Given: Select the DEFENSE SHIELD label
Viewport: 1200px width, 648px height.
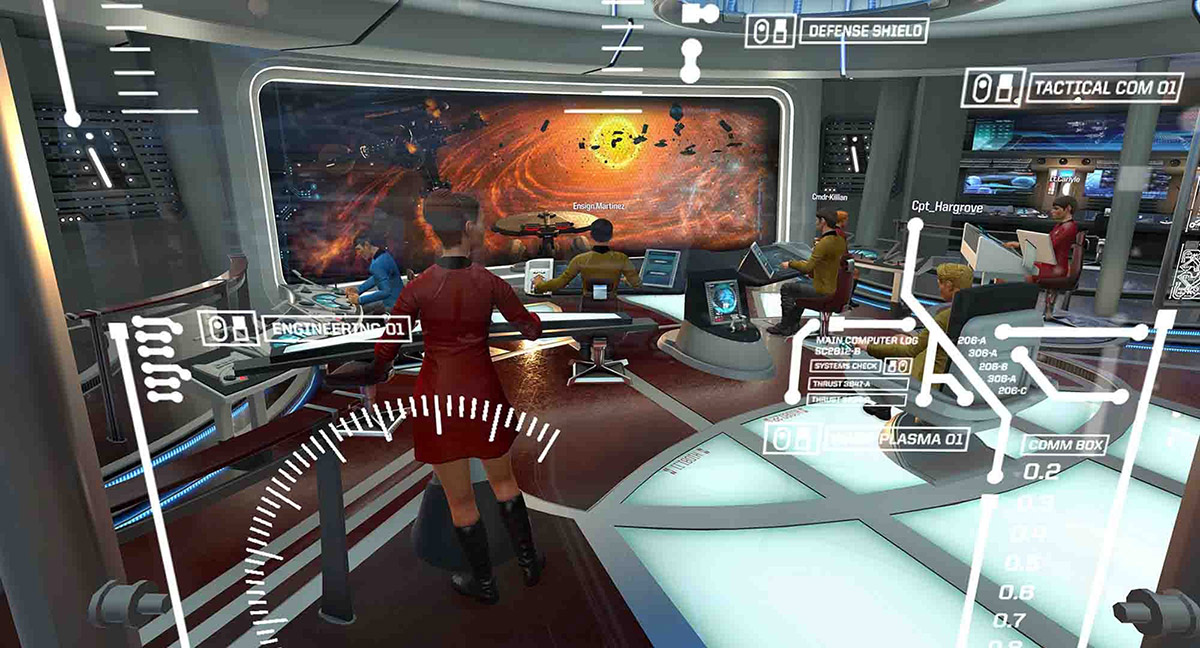Looking at the screenshot, I should [864, 31].
